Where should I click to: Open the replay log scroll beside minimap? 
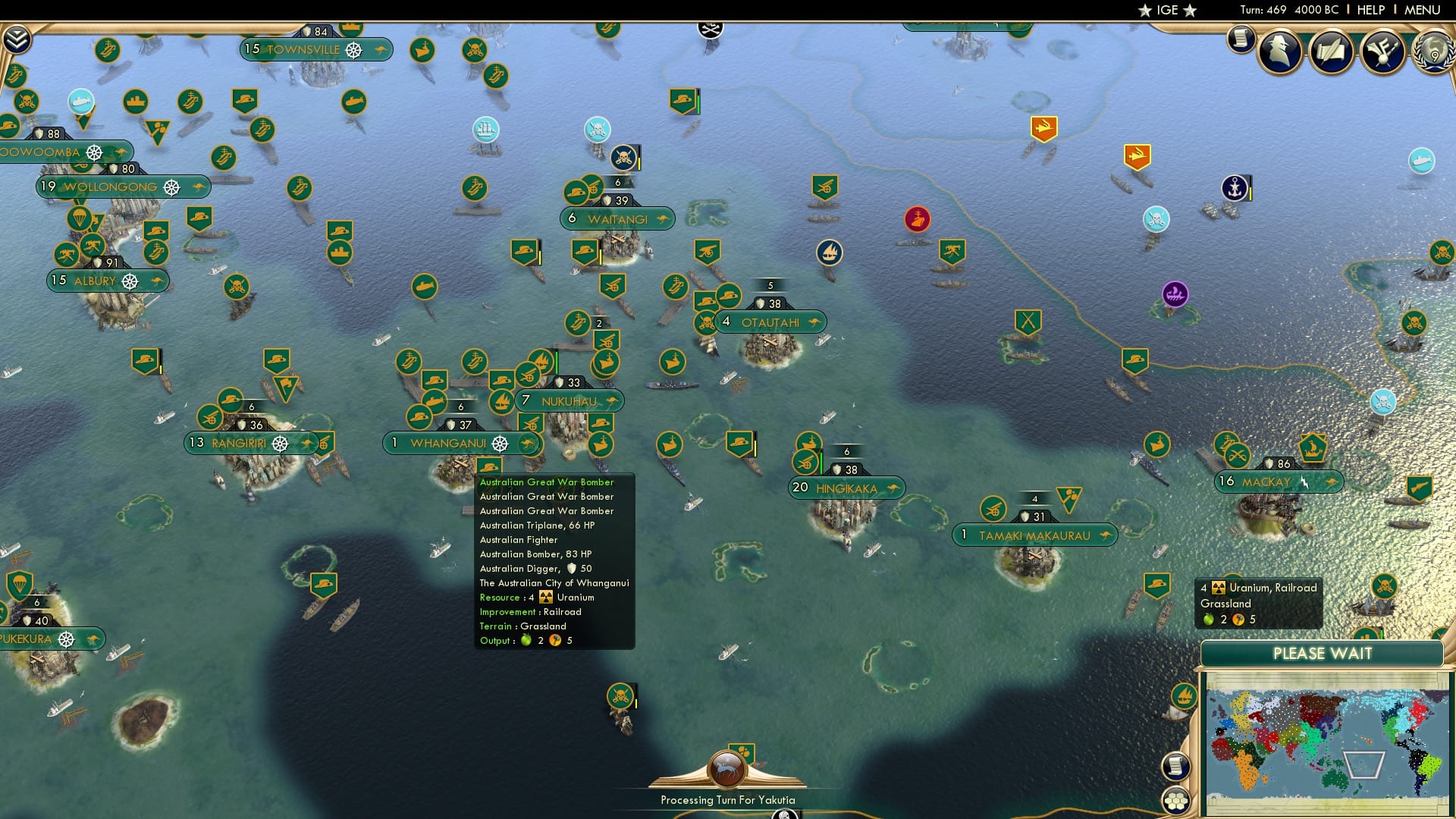coord(1175,767)
